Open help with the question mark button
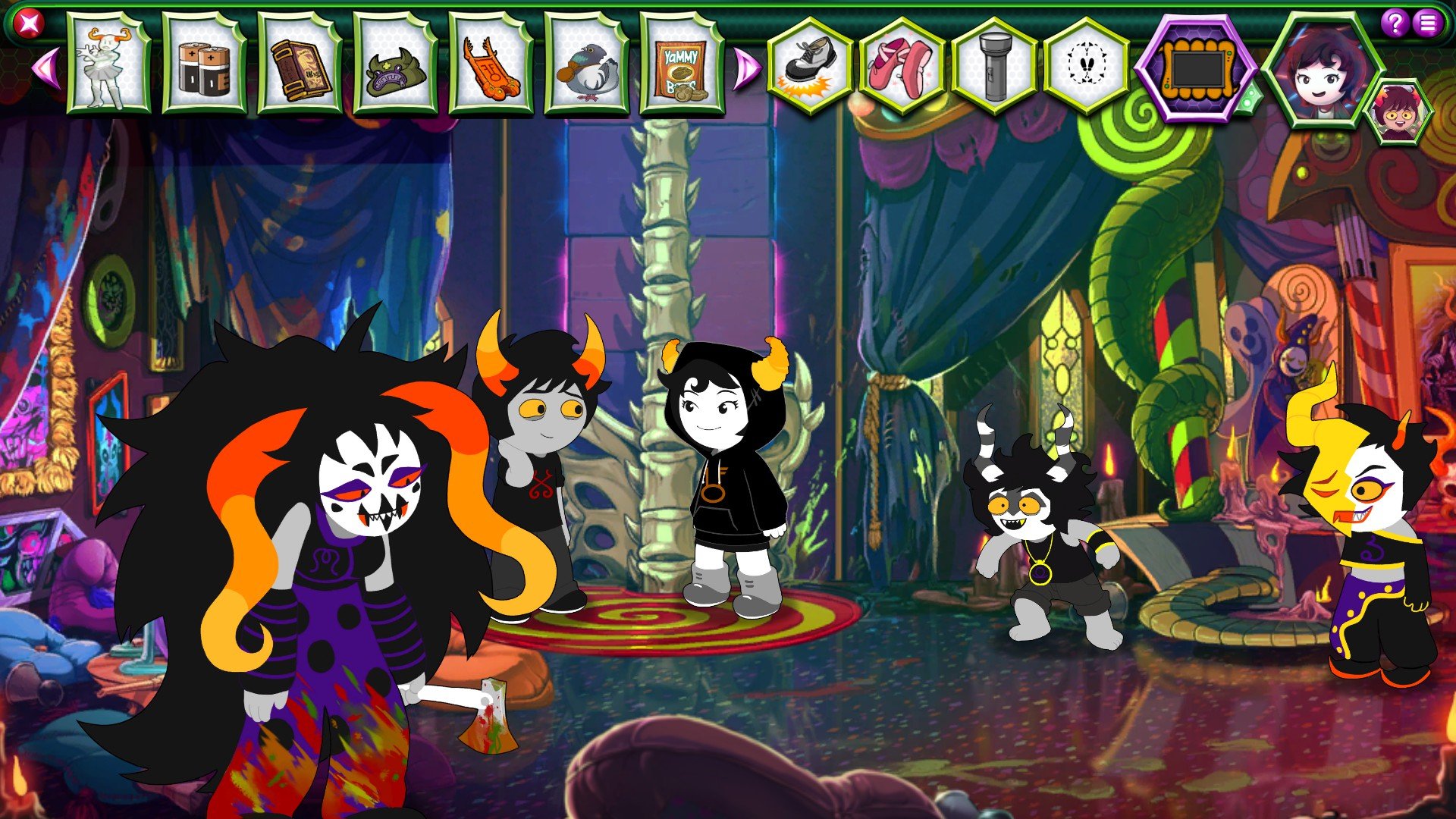Image resolution: width=1456 pixels, height=819 pixels. pyautogui.click(x=1394, y=23)
